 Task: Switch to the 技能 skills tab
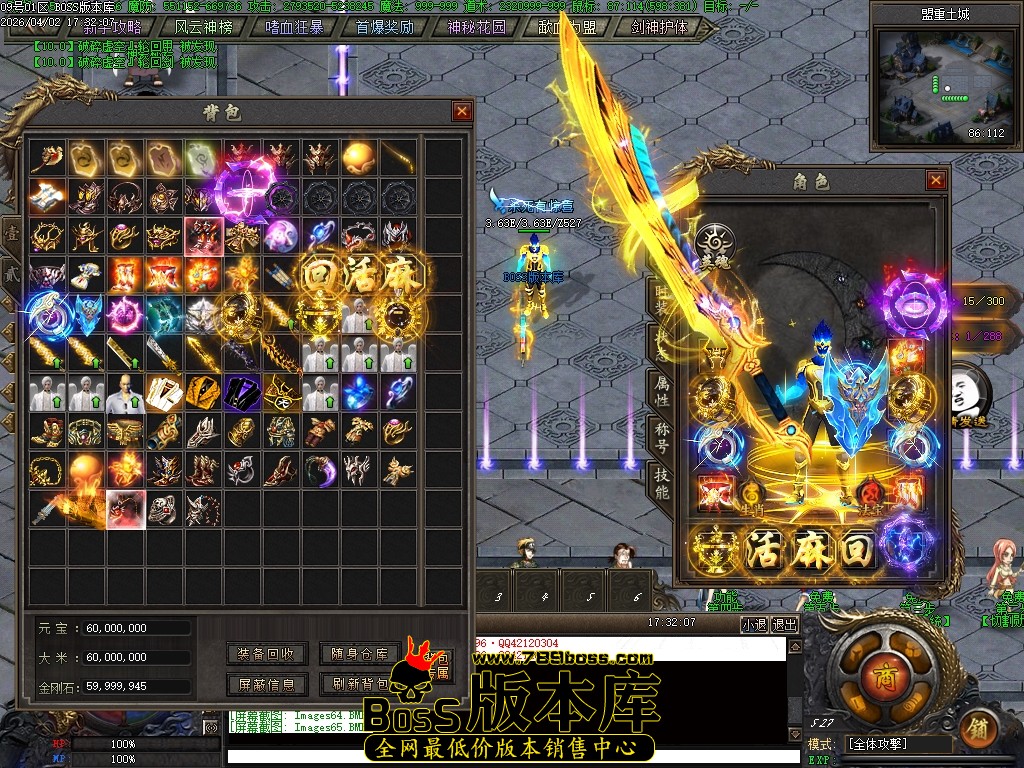click(x=662, y=482)
